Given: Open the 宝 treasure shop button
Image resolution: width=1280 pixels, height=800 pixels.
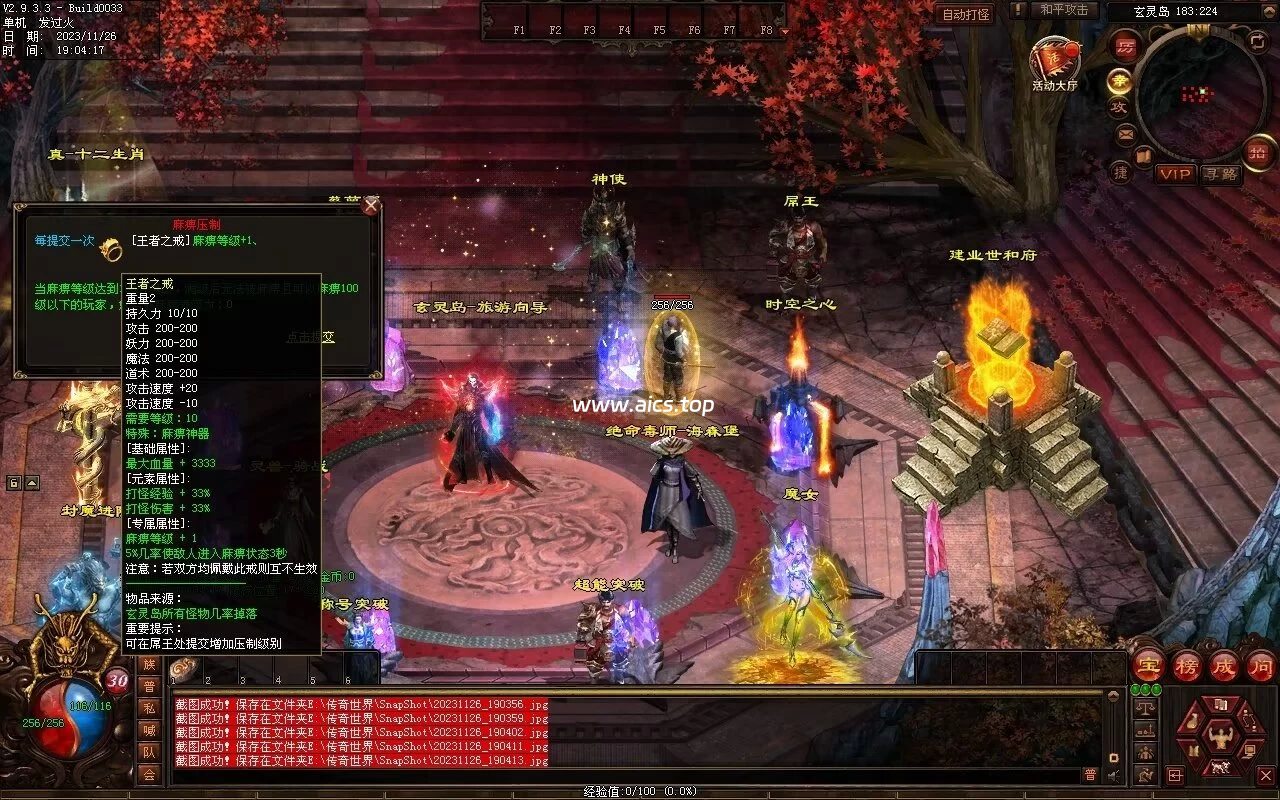Looking at the screenshot, I should tap(1149, 666).
